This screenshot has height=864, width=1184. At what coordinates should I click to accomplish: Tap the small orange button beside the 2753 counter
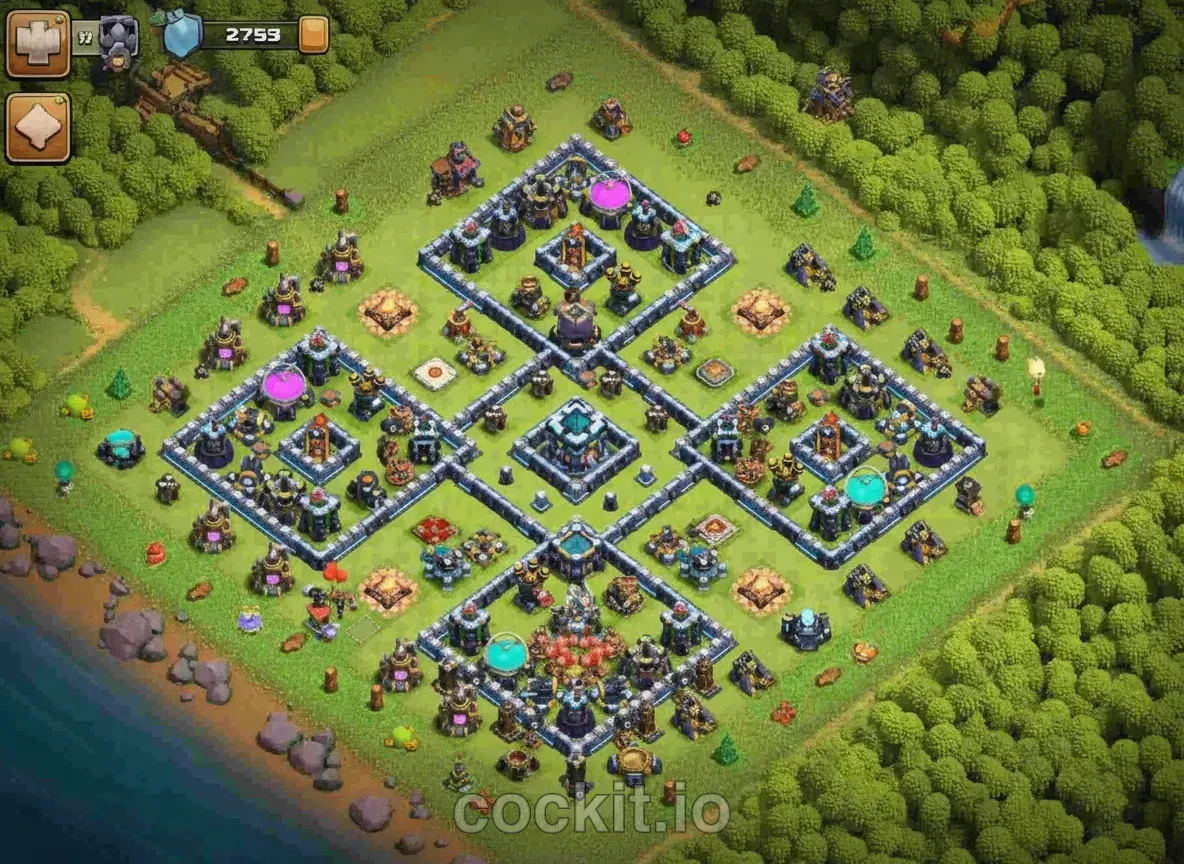pos(313,35)
